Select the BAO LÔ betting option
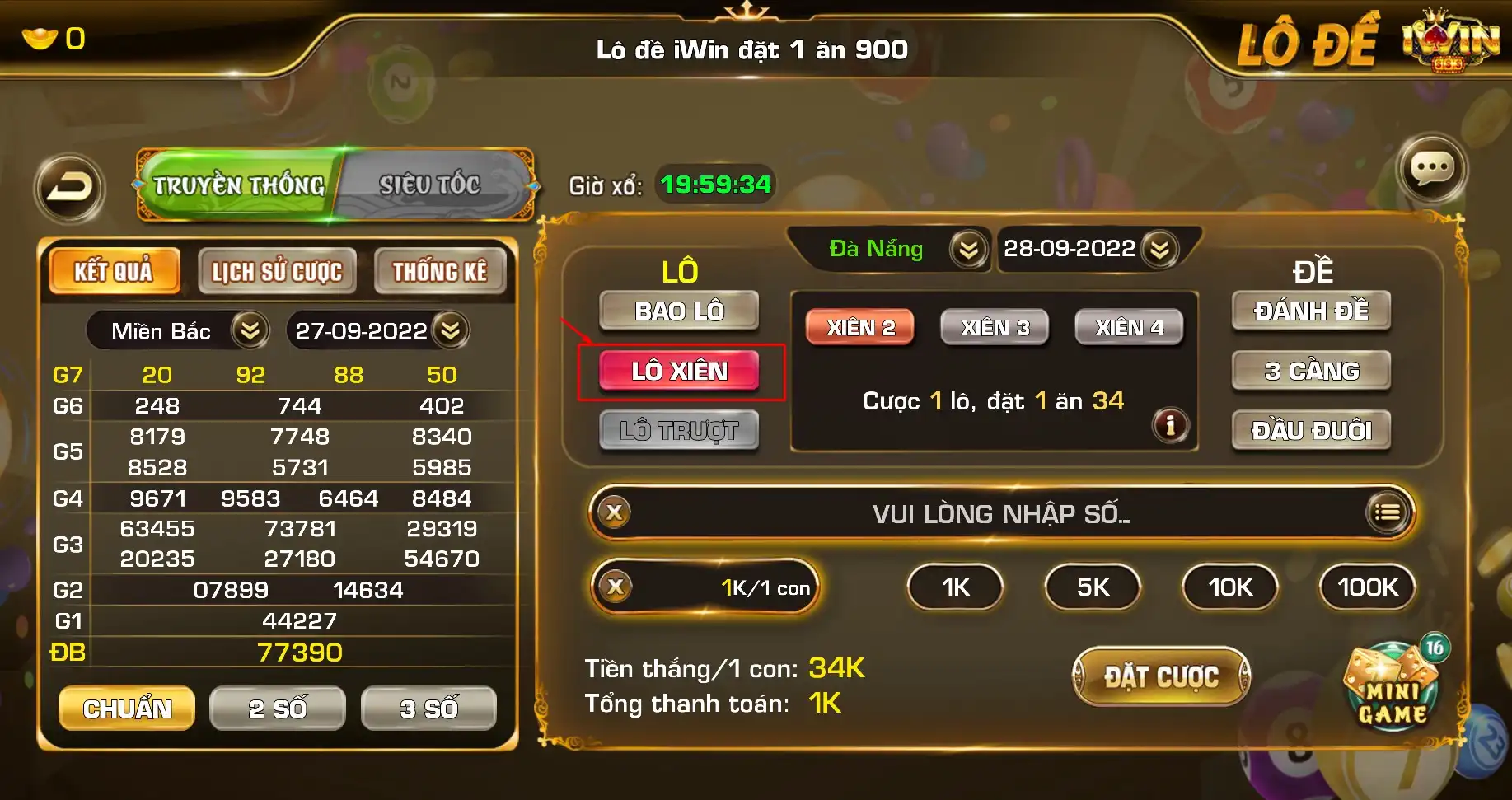The height and width of the screenshot is (800, 1512). point(679,311)
